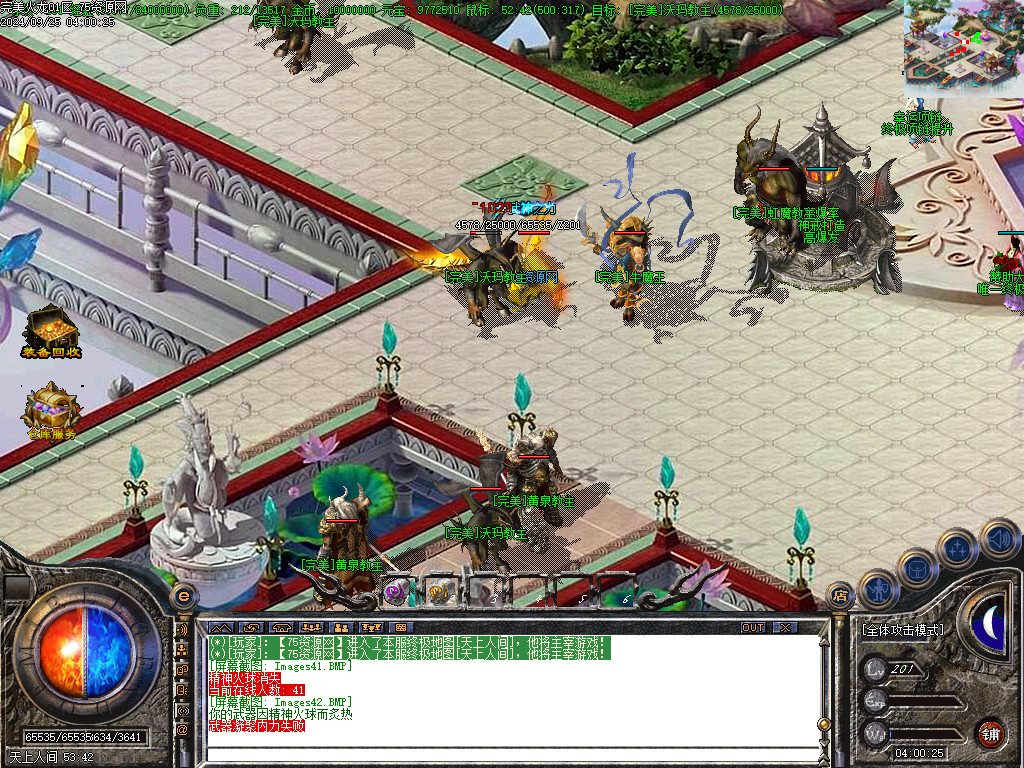
Task: Click the calendar grid chat toolbar button
Action: [402, 627]
